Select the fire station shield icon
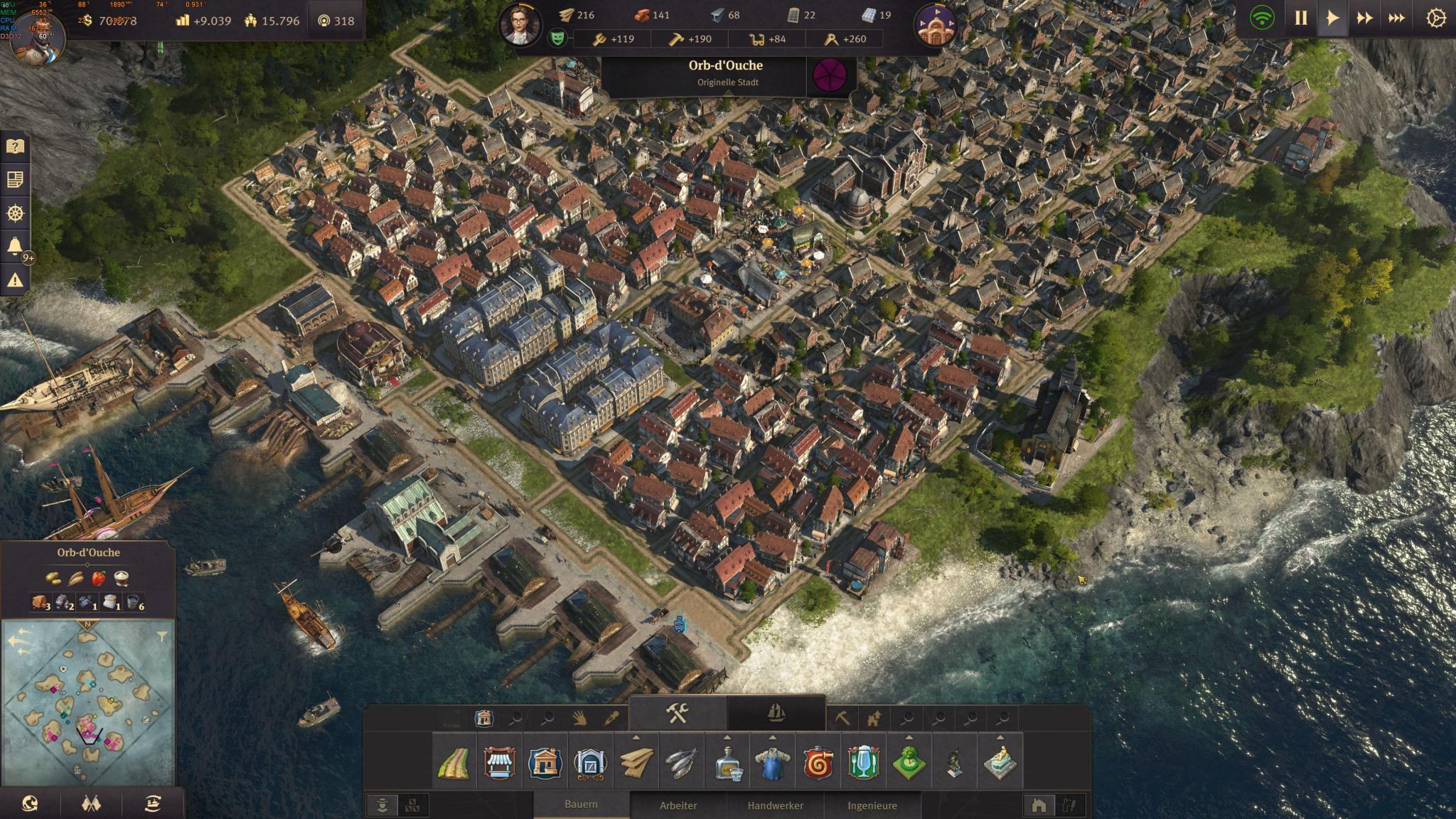 818,763
